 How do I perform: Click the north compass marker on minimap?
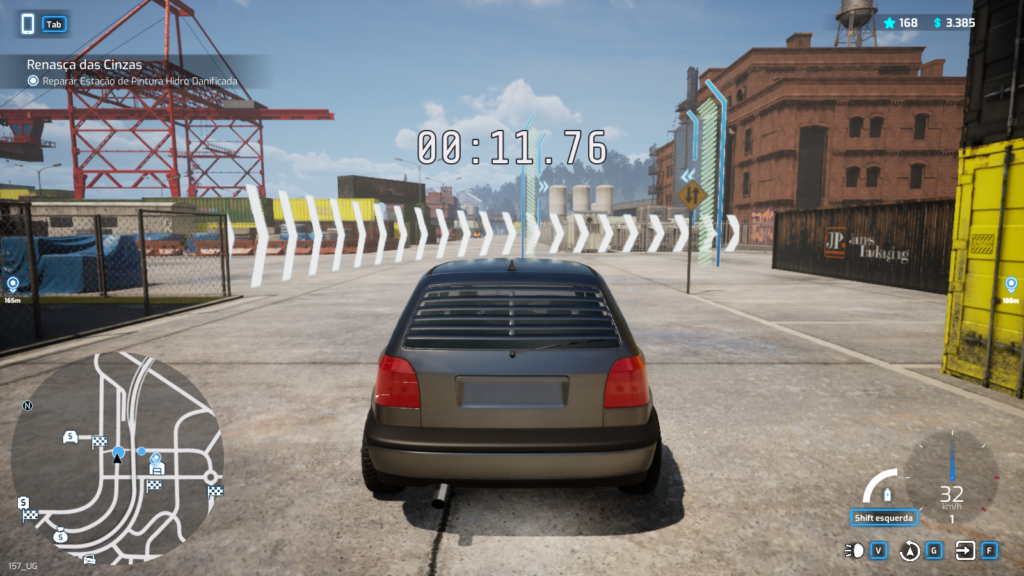(28, 405)
